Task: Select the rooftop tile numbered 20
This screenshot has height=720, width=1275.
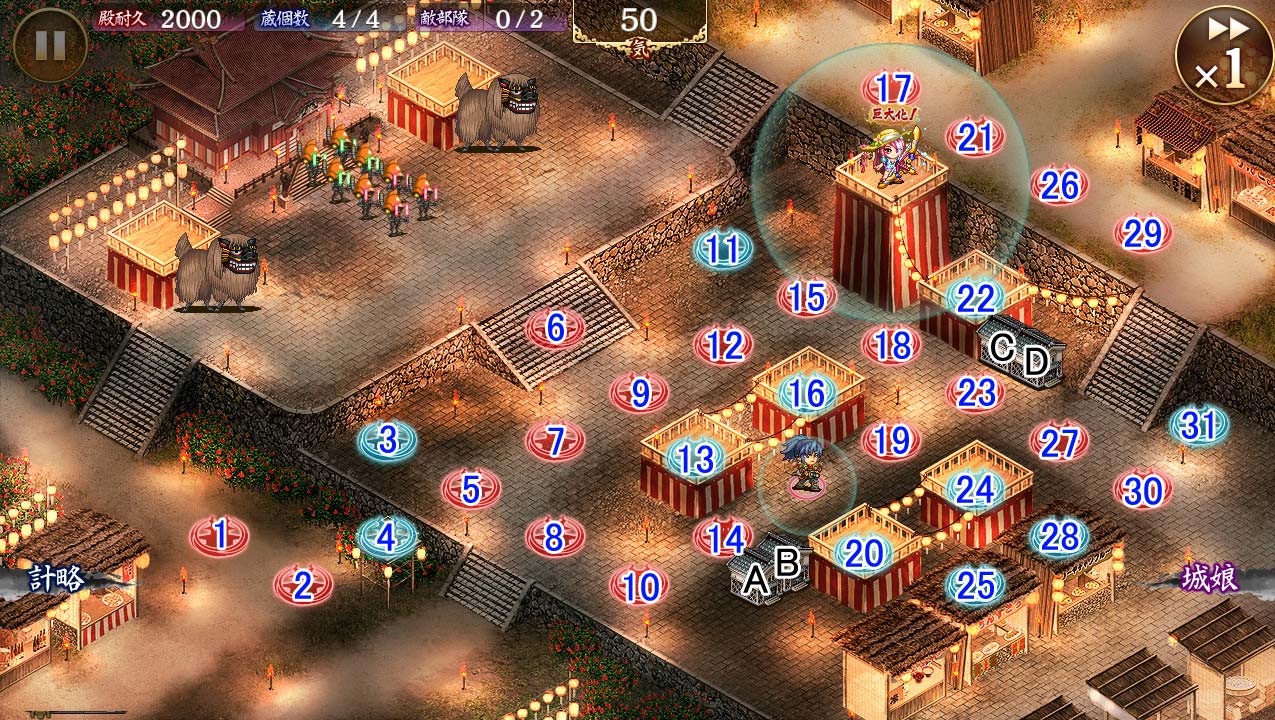Action: point(864,552)
